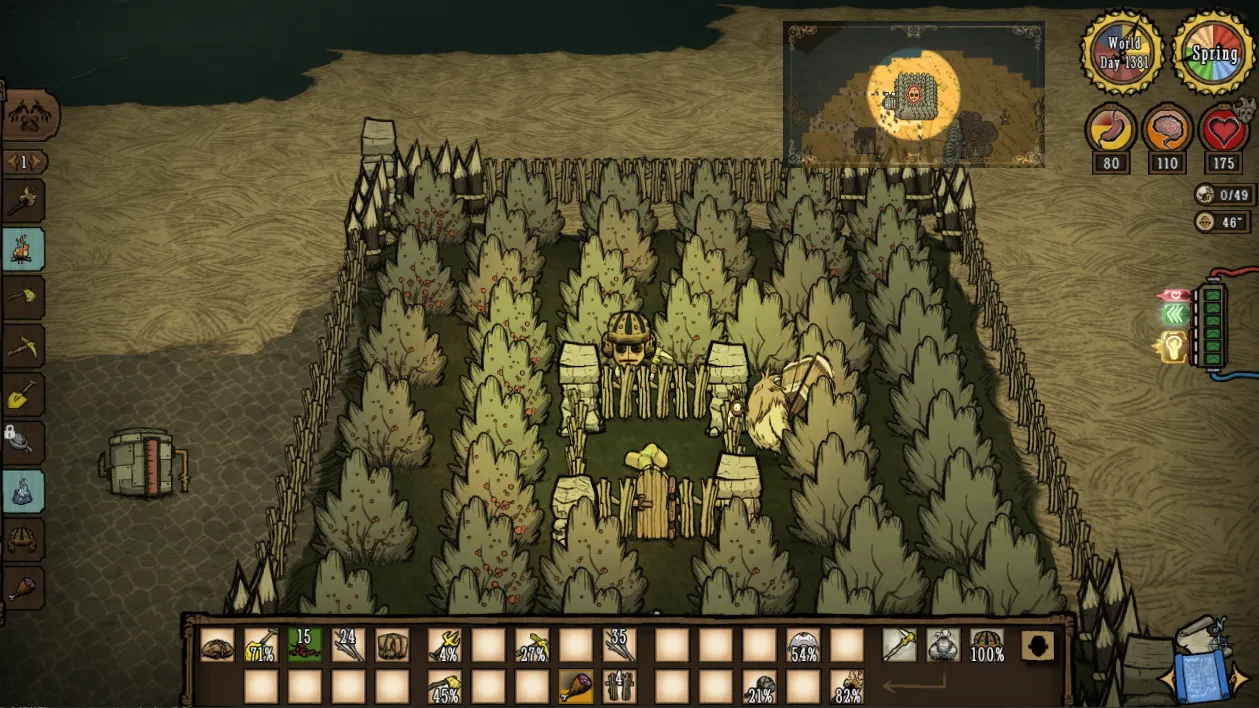This screenshot has height=708, width=1259.
Task: Craft the axe from pinned recipes
Action: 23,298
